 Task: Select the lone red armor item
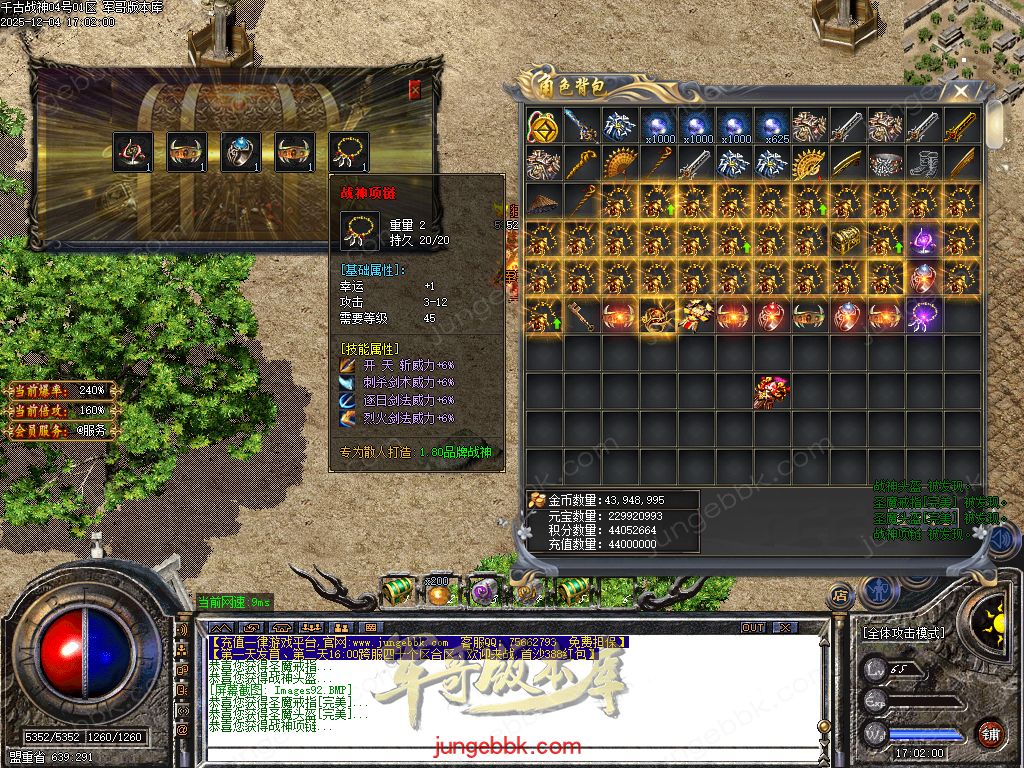(x=771, y=392)
